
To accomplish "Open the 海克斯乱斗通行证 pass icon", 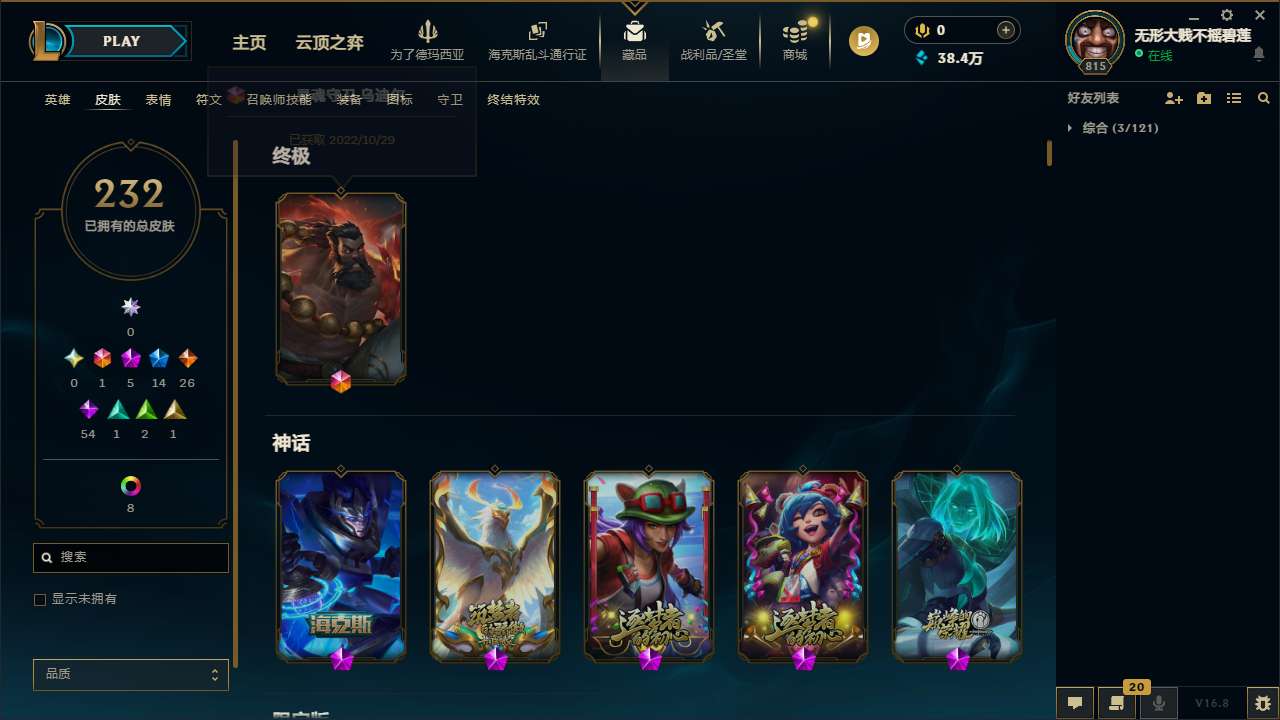I will pyautogui.click(x=537, y=32).
